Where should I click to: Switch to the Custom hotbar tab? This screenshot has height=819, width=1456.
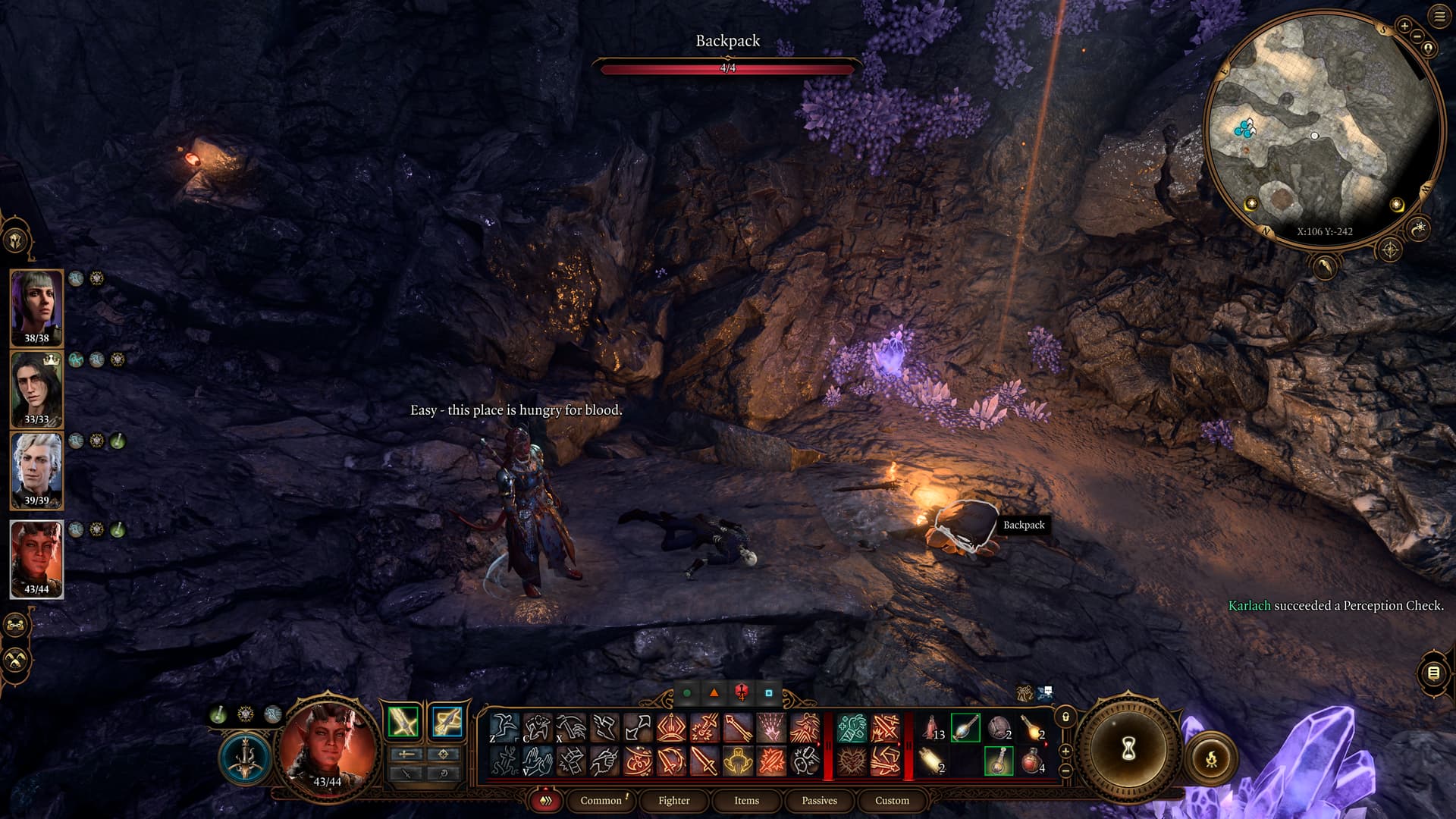[892, 800]
